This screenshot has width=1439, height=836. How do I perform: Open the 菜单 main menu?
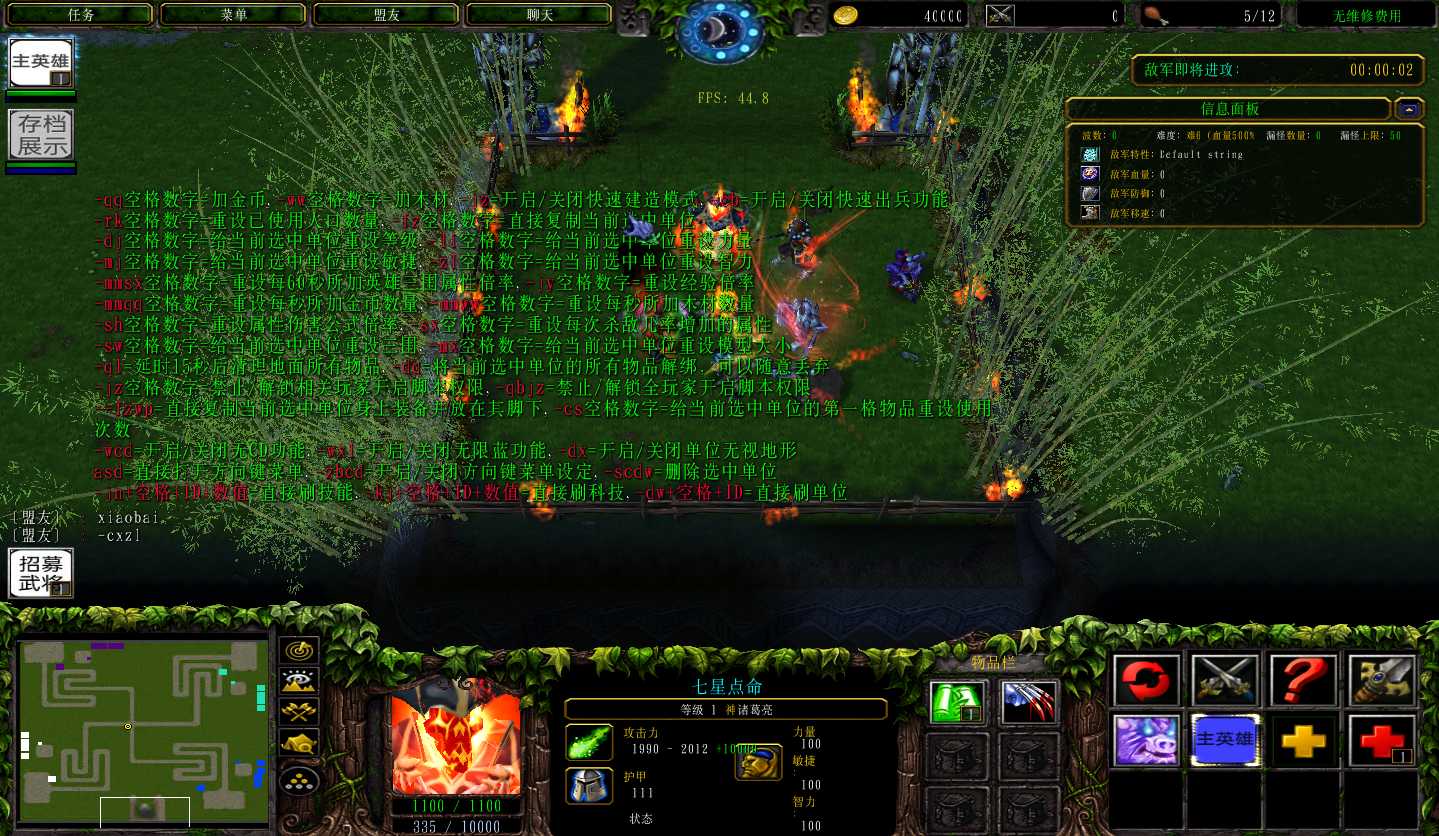point(234,15)
